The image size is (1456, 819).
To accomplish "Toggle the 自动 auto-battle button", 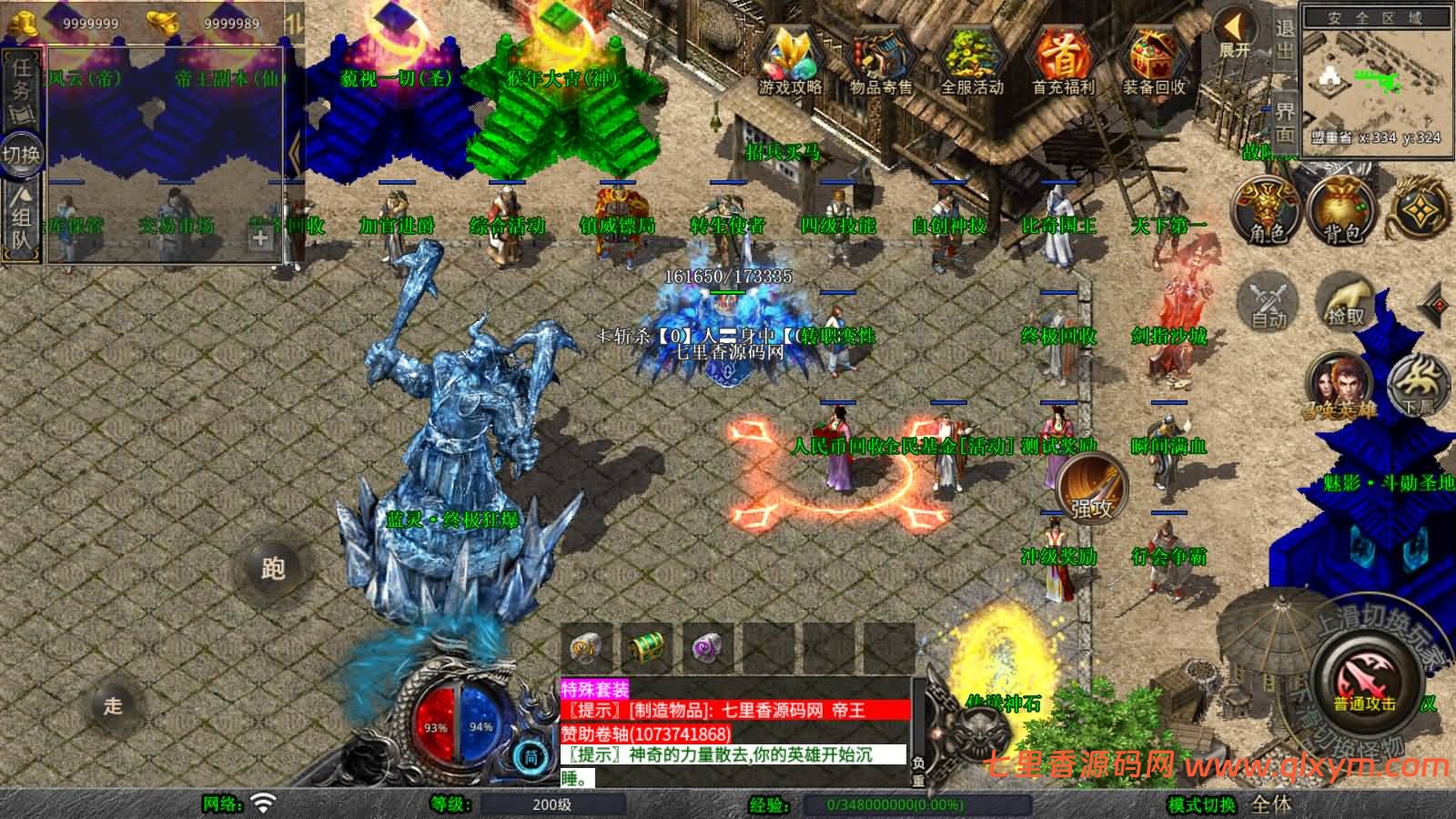I will [x=1268, y=302].
